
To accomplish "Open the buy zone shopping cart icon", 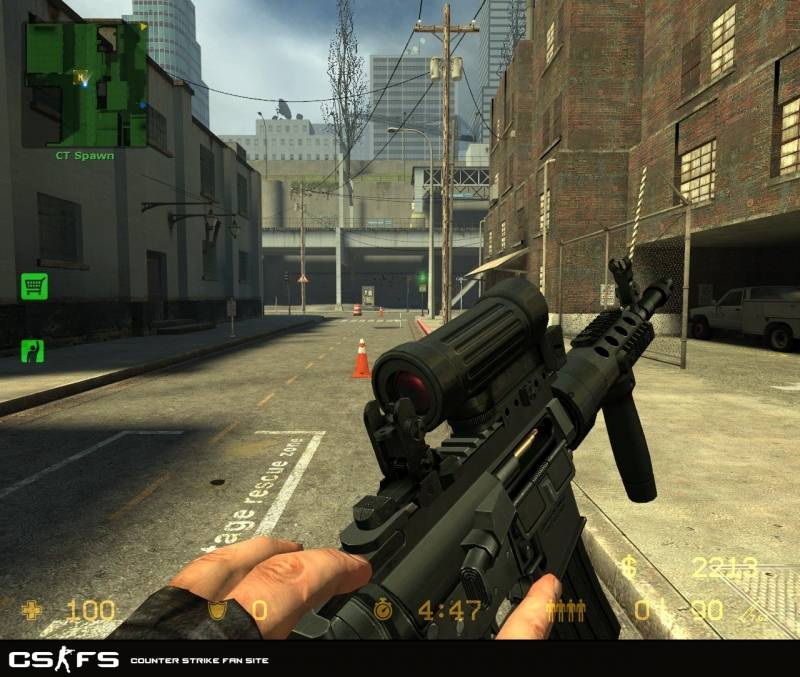I will click(34, 287).
